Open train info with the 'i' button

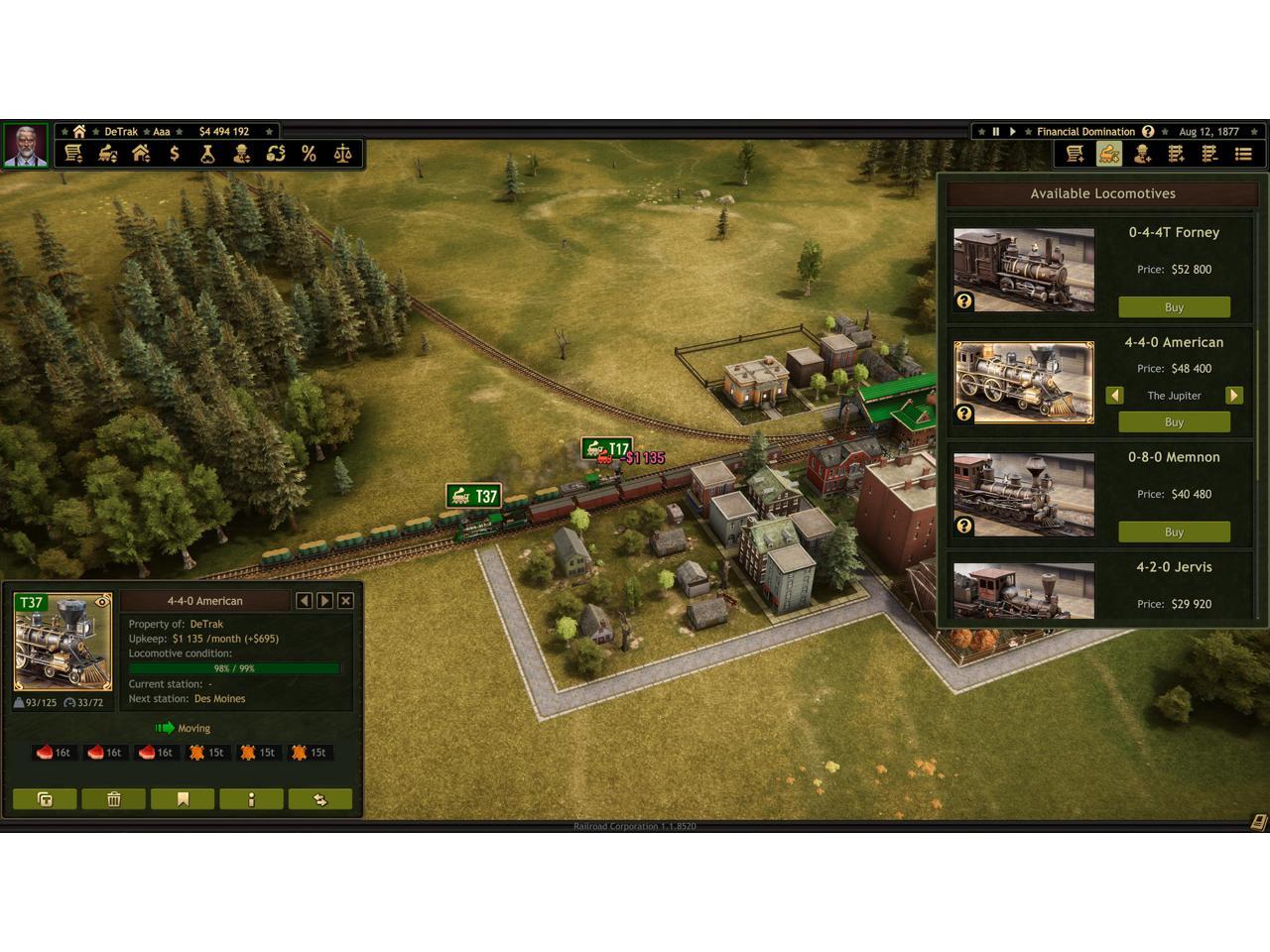251,799
